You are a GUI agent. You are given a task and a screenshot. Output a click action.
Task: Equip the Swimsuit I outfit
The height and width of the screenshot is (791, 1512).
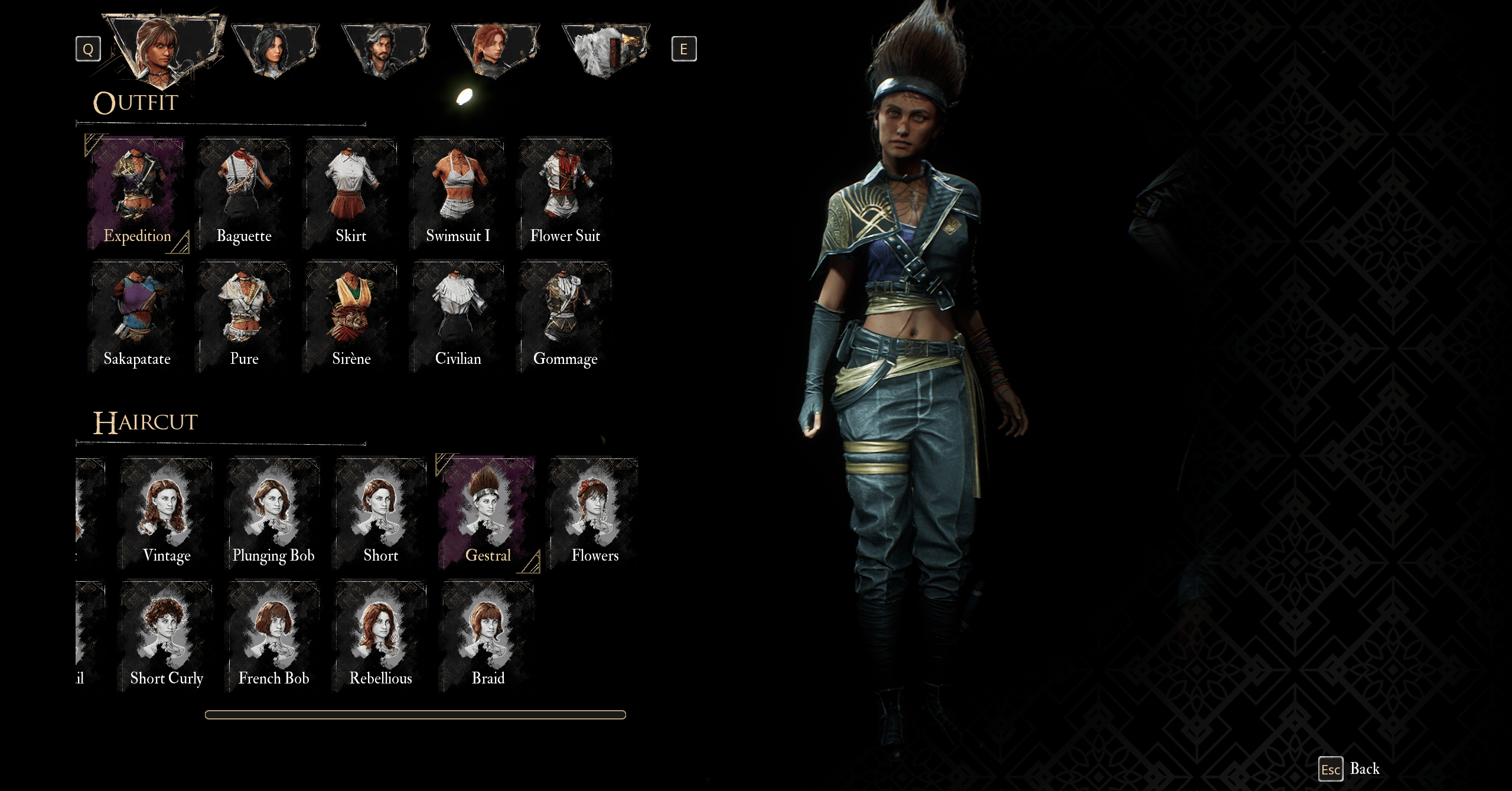[458, 193]
